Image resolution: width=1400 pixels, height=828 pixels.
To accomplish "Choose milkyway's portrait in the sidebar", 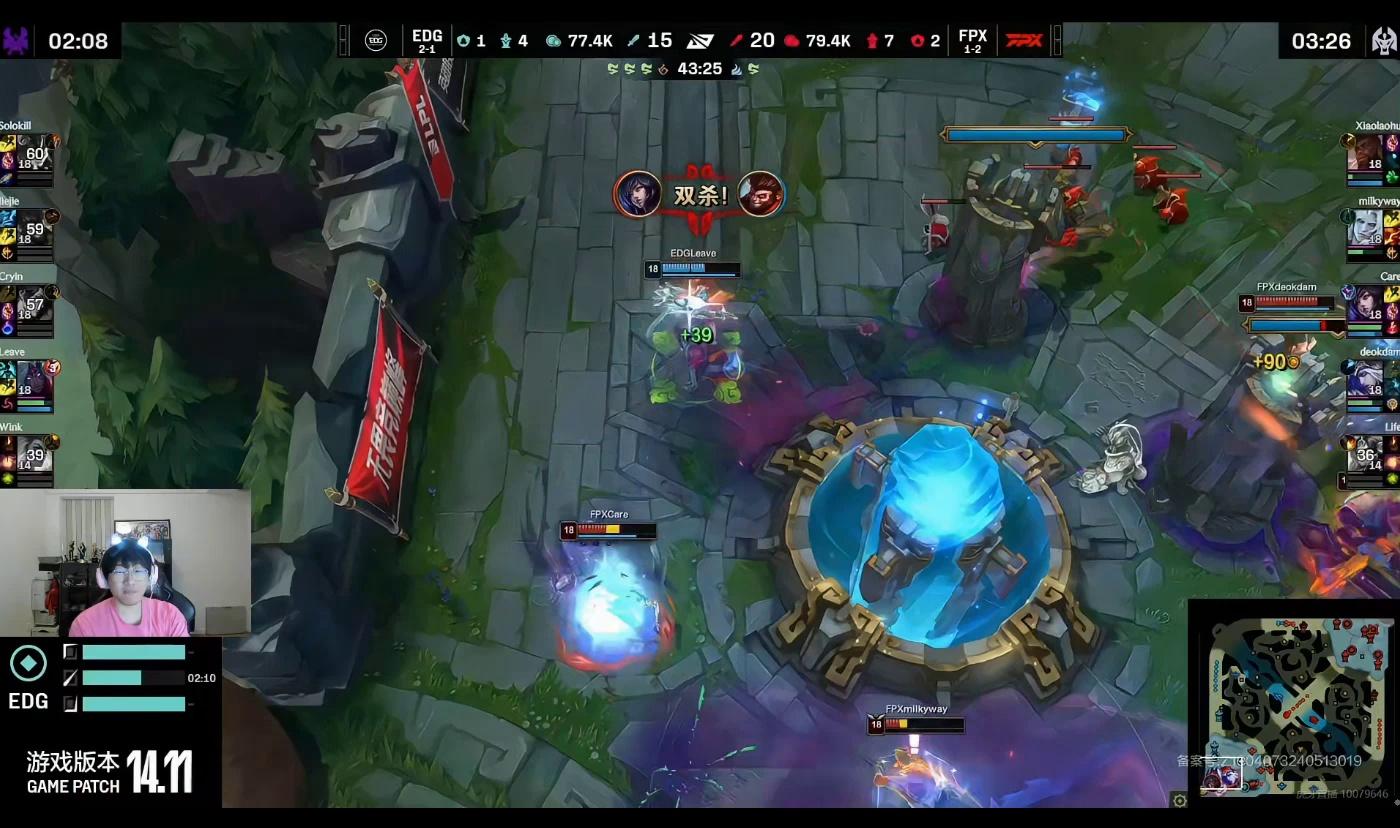I will pyautogui.click(x=1364, y=229).
